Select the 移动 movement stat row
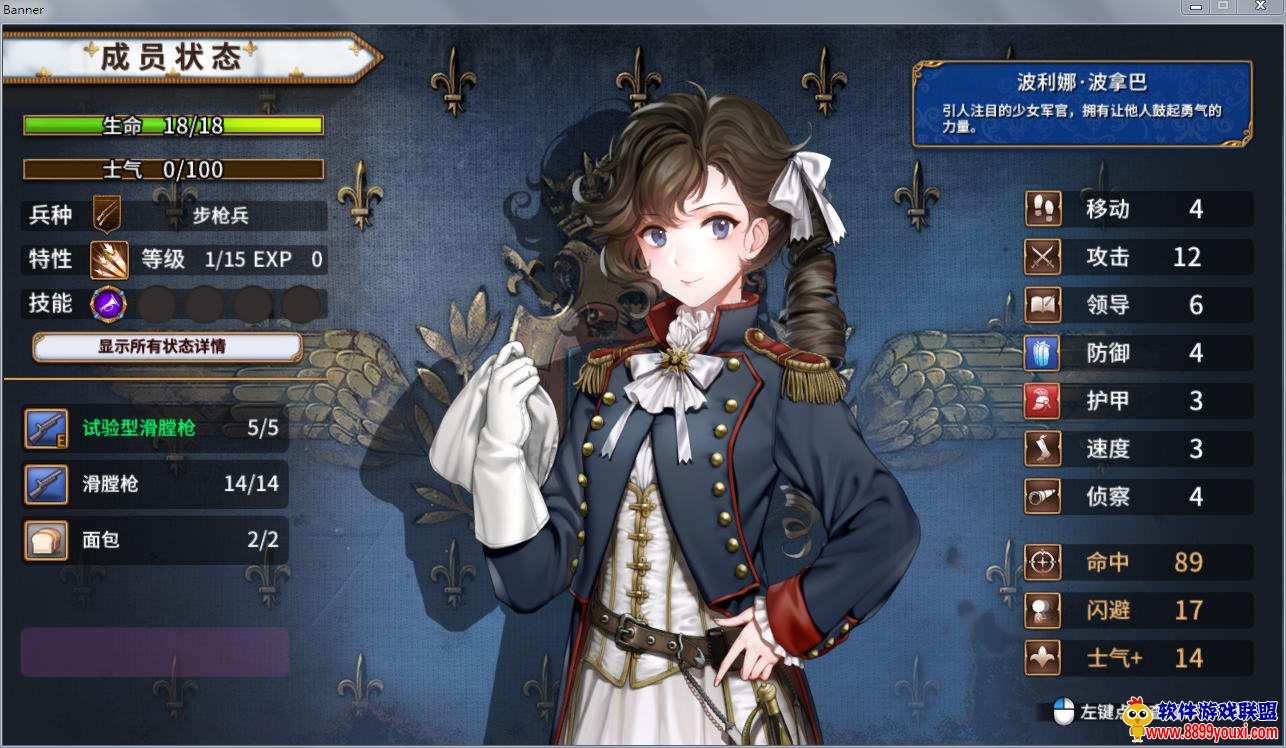The width and height of the screenshot is (1286, 748). pos(1138,209)
